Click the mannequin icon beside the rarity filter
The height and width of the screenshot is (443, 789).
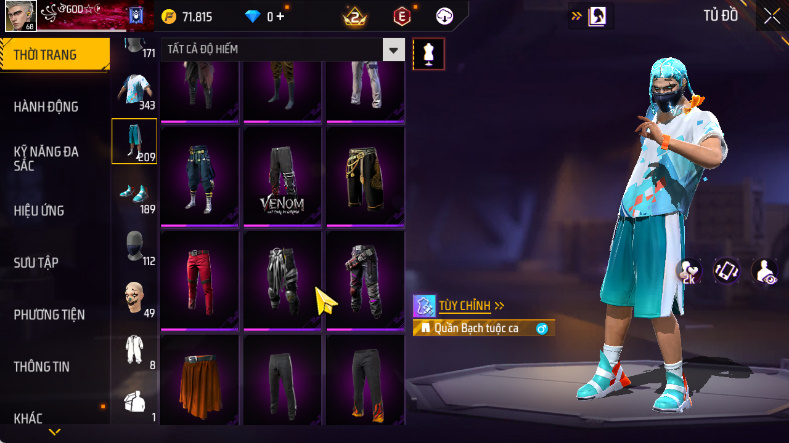[429, 53]
